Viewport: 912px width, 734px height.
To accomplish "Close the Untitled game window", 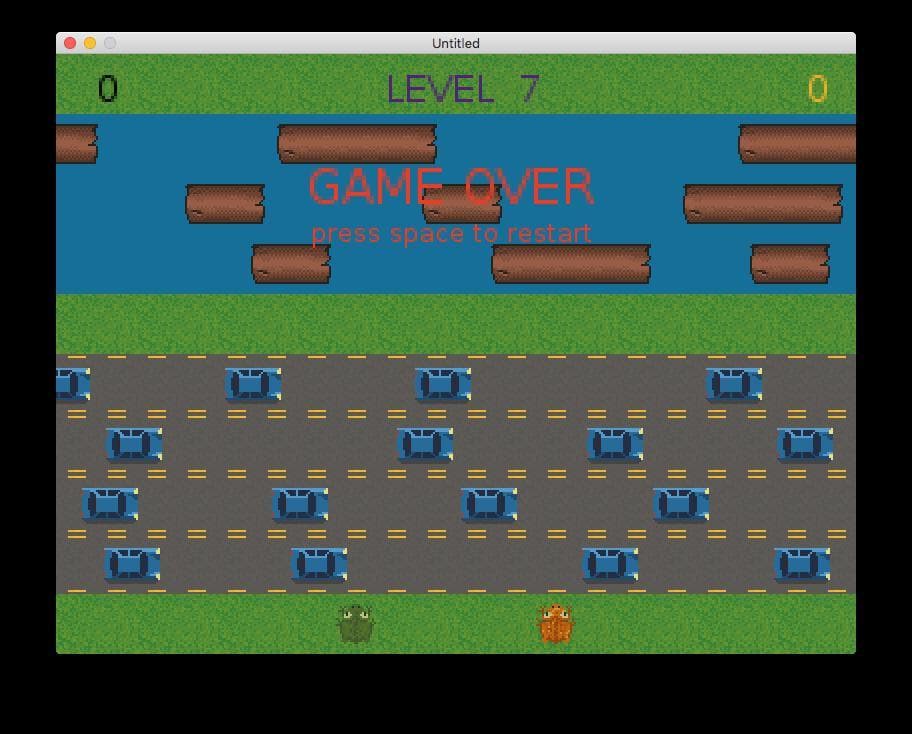I will point(70,43).
